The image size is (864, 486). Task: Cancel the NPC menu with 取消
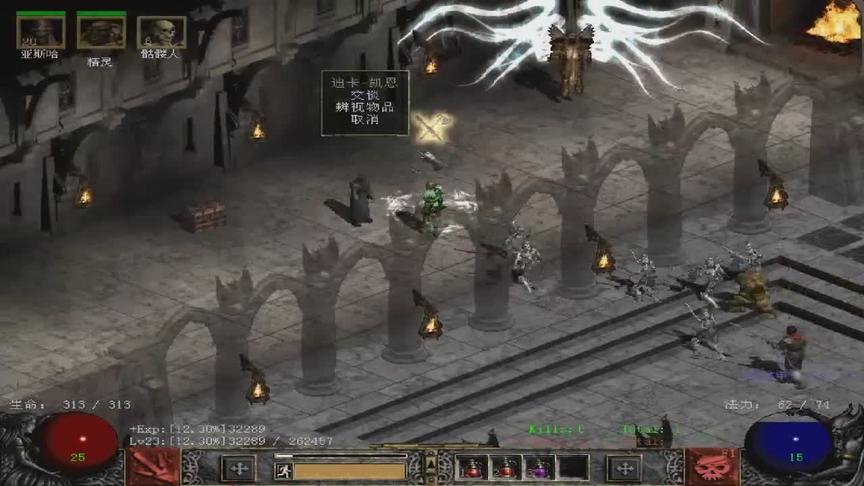(x=364, y=119)
